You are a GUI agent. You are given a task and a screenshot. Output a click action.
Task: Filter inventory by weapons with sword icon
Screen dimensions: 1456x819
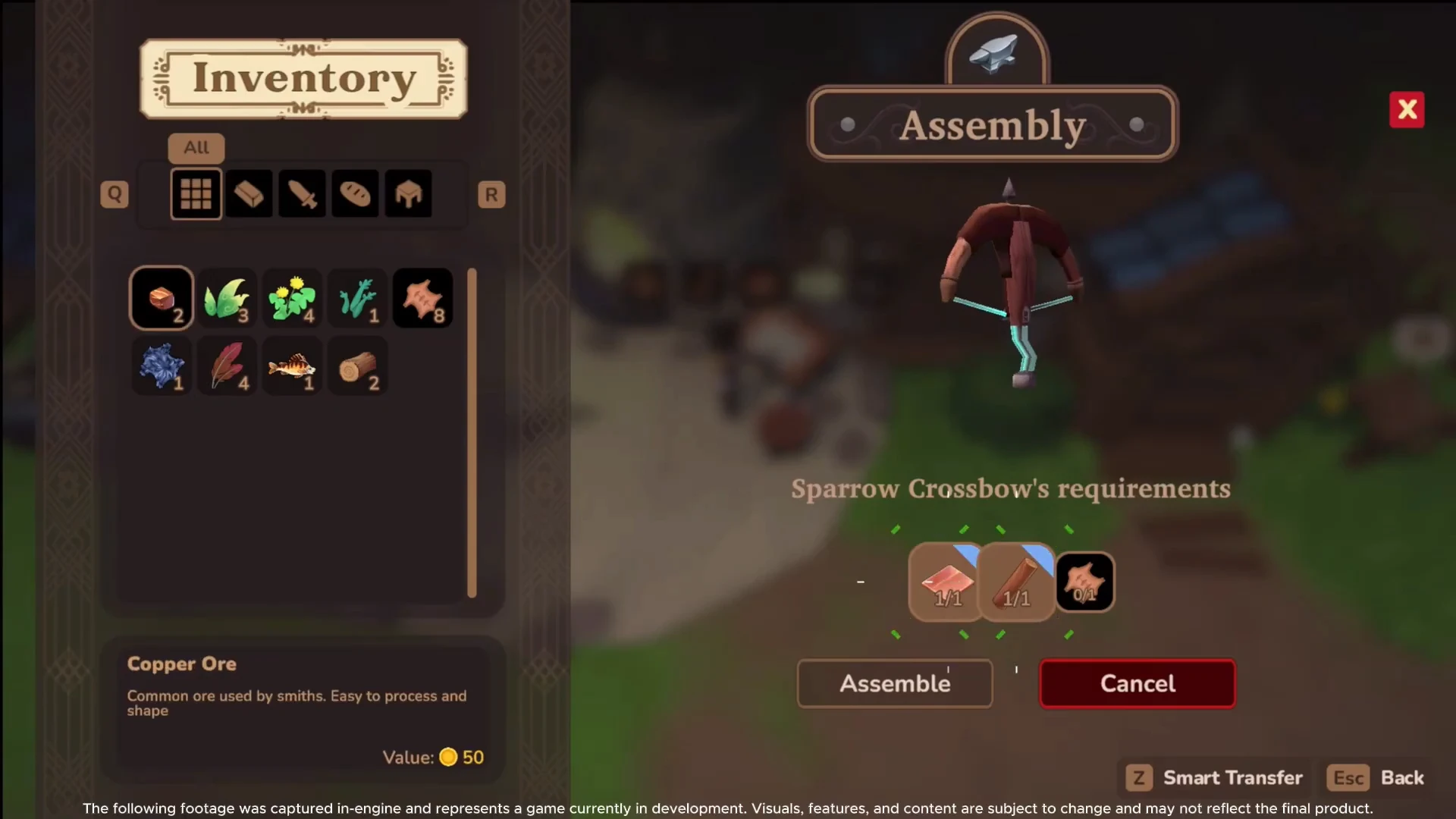(302, 193)
